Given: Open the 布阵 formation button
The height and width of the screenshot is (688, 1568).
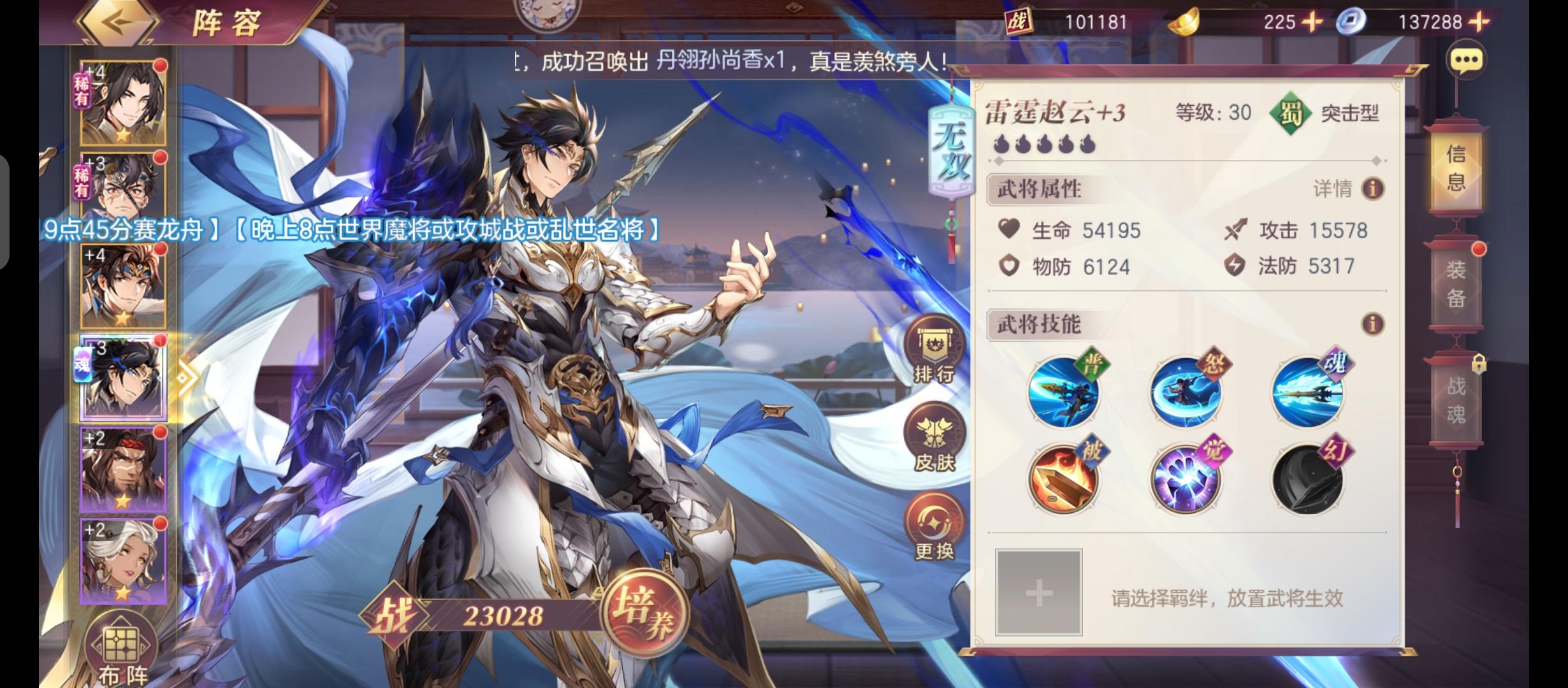Looking at the screenshot, I should pyautogui.click(x=122, y=647).
